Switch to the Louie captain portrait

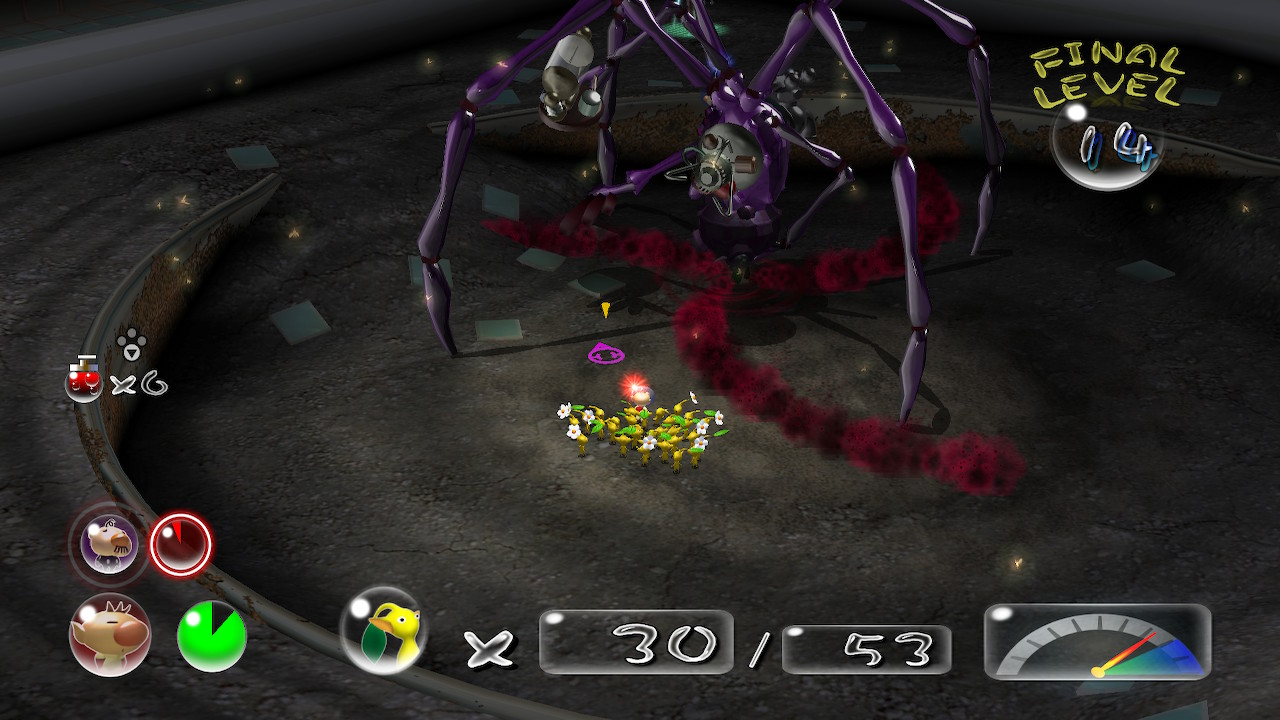109,545
